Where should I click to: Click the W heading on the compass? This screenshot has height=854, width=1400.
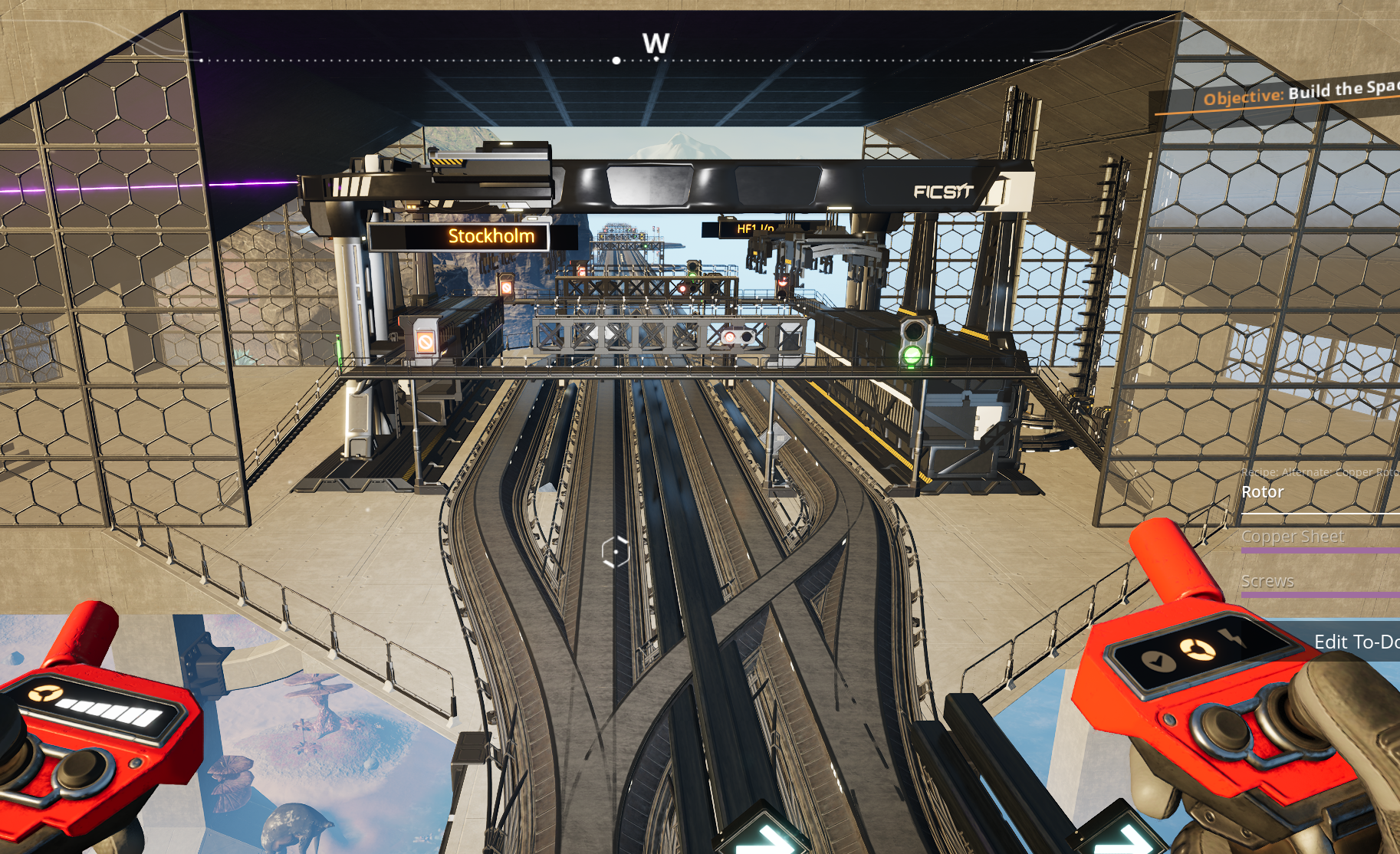pos(656,43)
